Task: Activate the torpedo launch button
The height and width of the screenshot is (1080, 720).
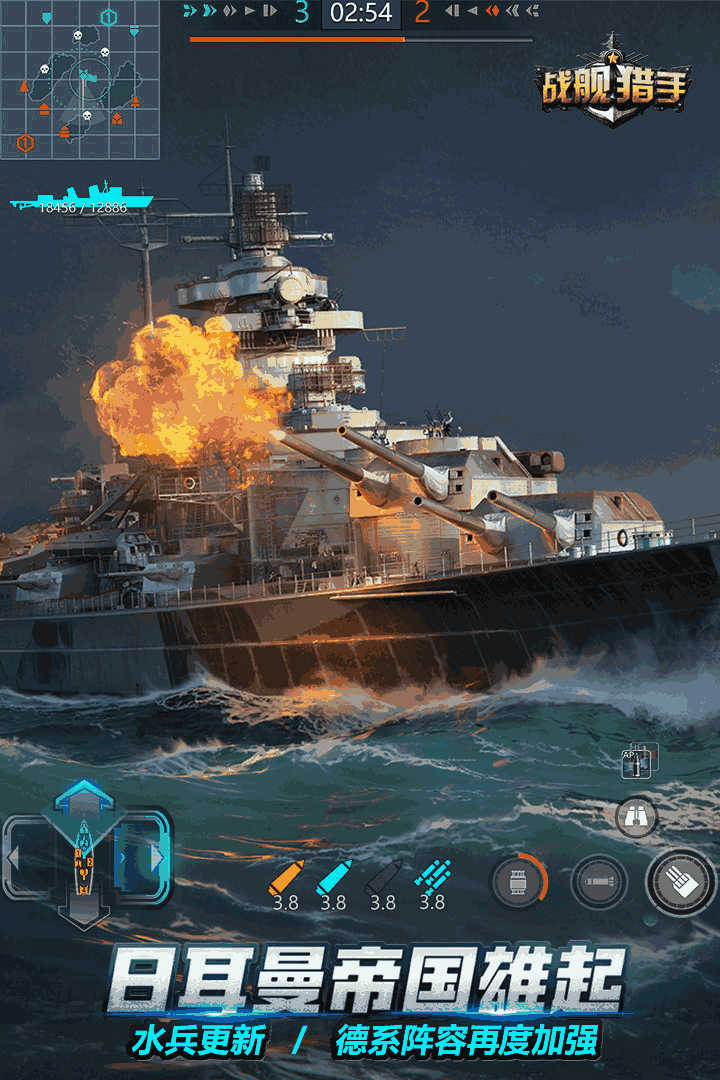Action: [x=599, y=883]
